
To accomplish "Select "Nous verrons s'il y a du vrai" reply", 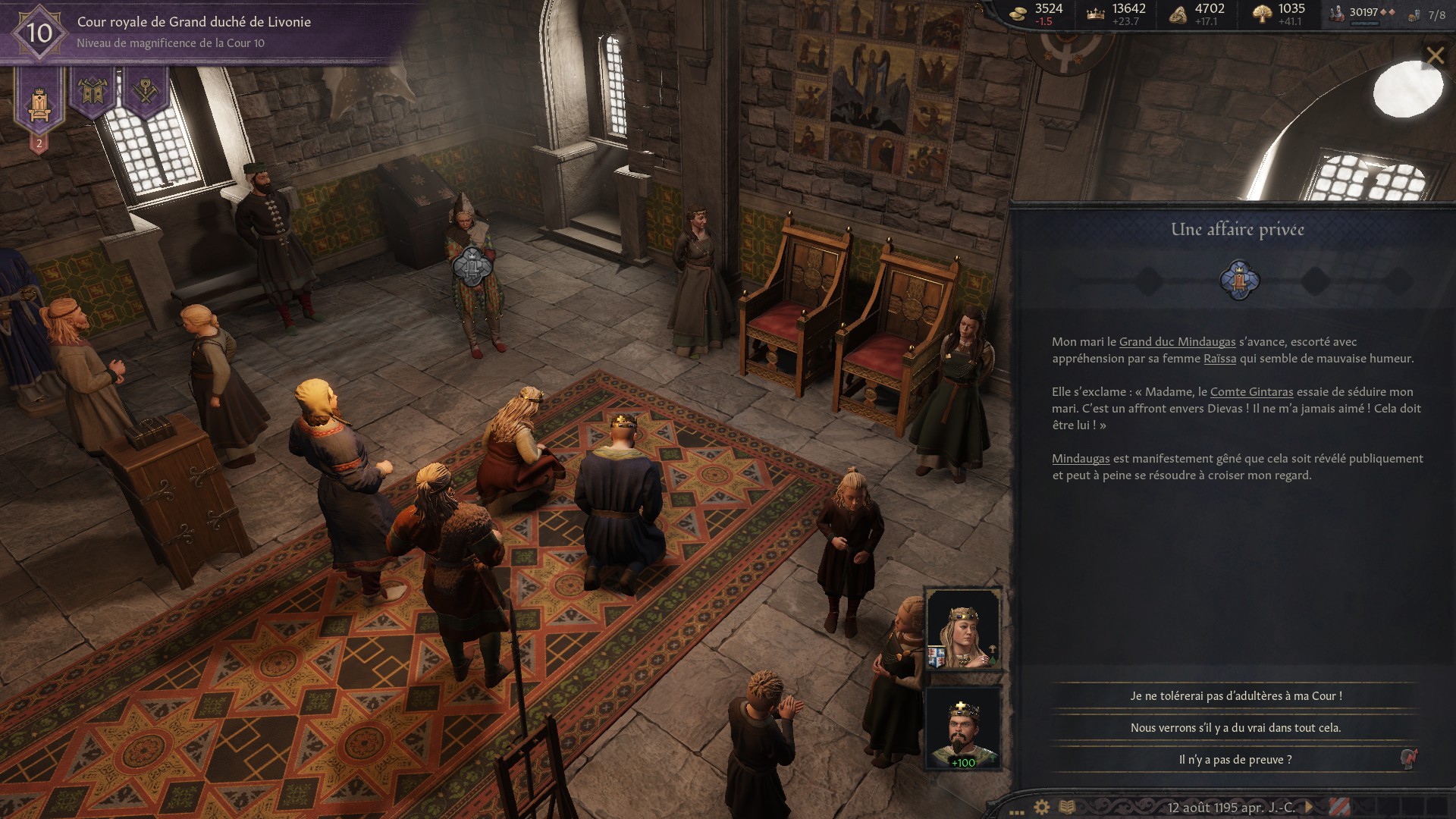I will [x=1235, y=727].
